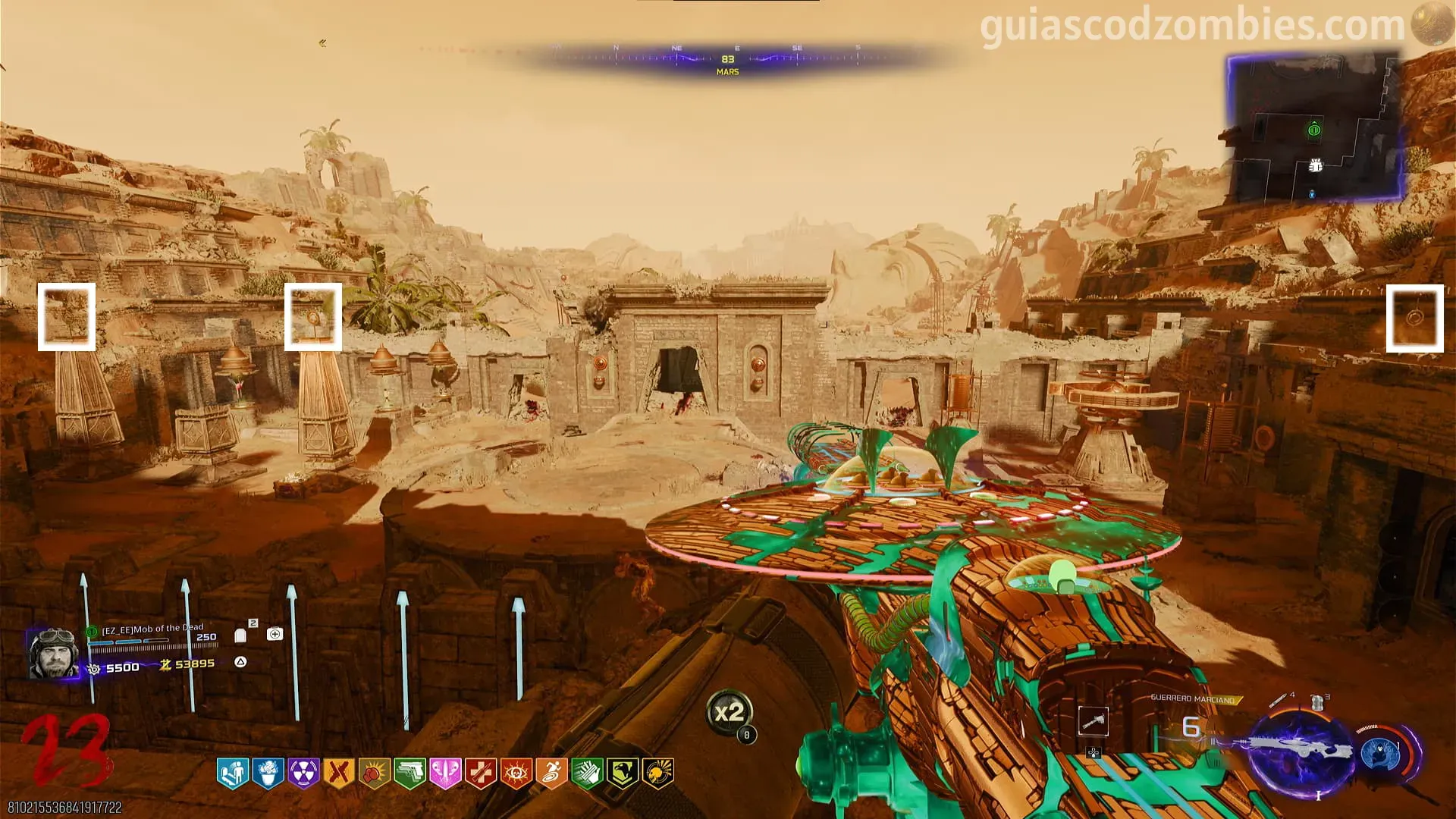Viewport: 1456px width, 819px height.
Task: Select the yellow eagle head perk icon
Action: [x=622, y=773]
